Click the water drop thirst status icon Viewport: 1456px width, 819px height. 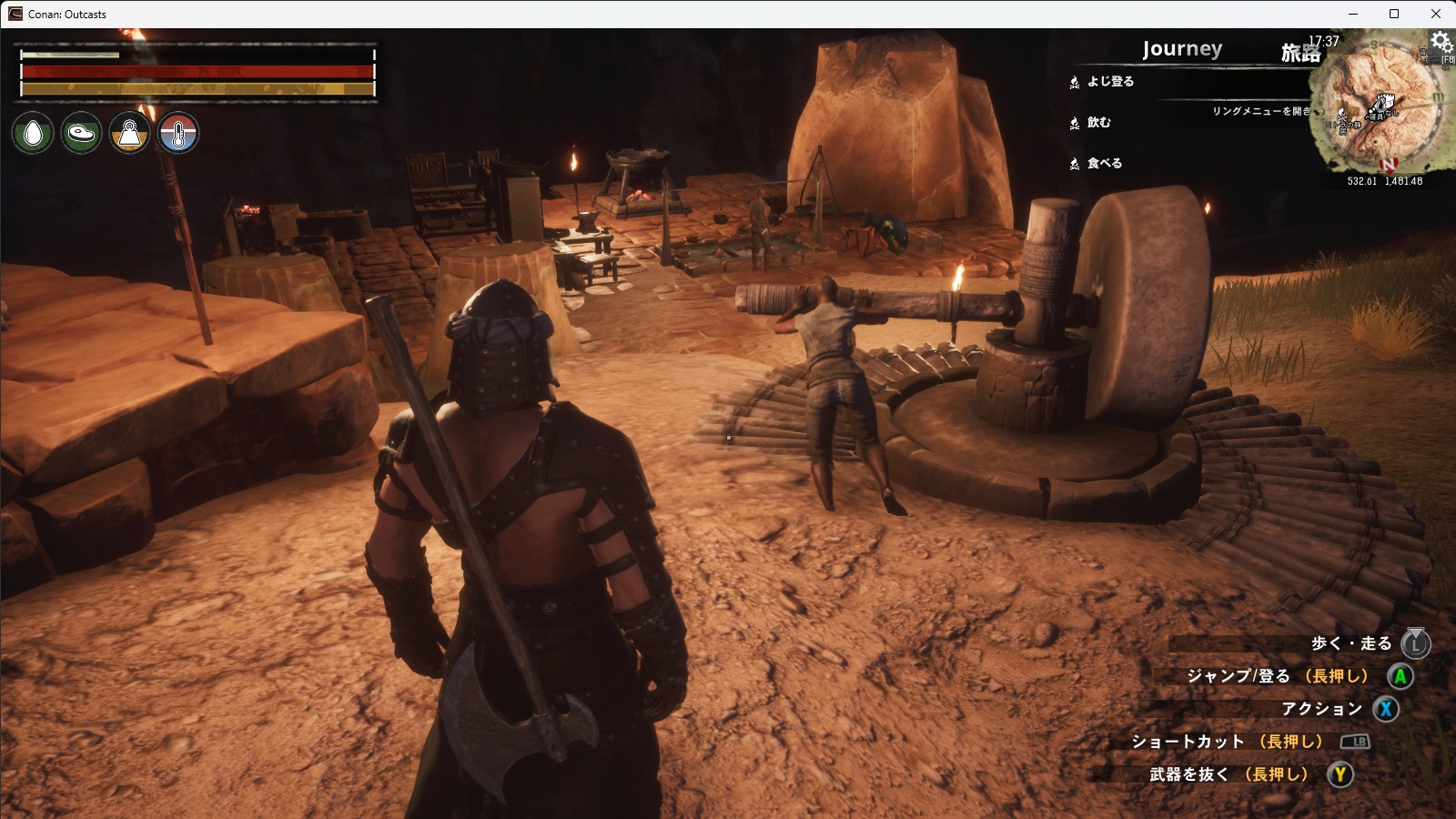pyautogui.click(x=34, y=134)
